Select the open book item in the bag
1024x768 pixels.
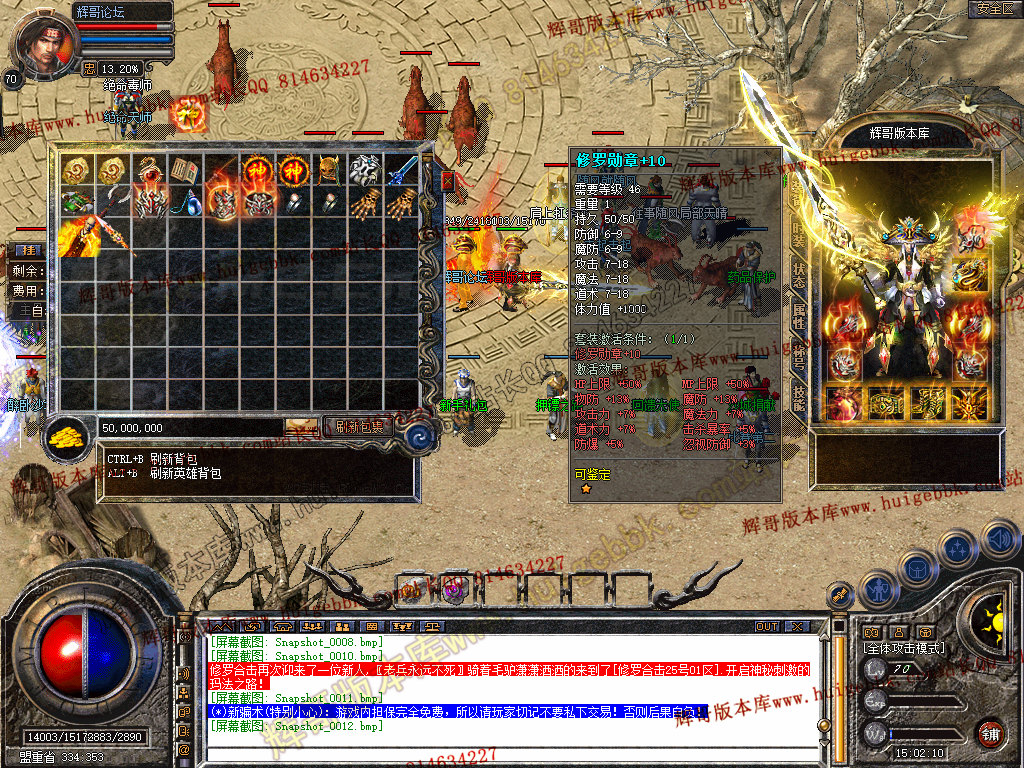(x=185, y=170)
